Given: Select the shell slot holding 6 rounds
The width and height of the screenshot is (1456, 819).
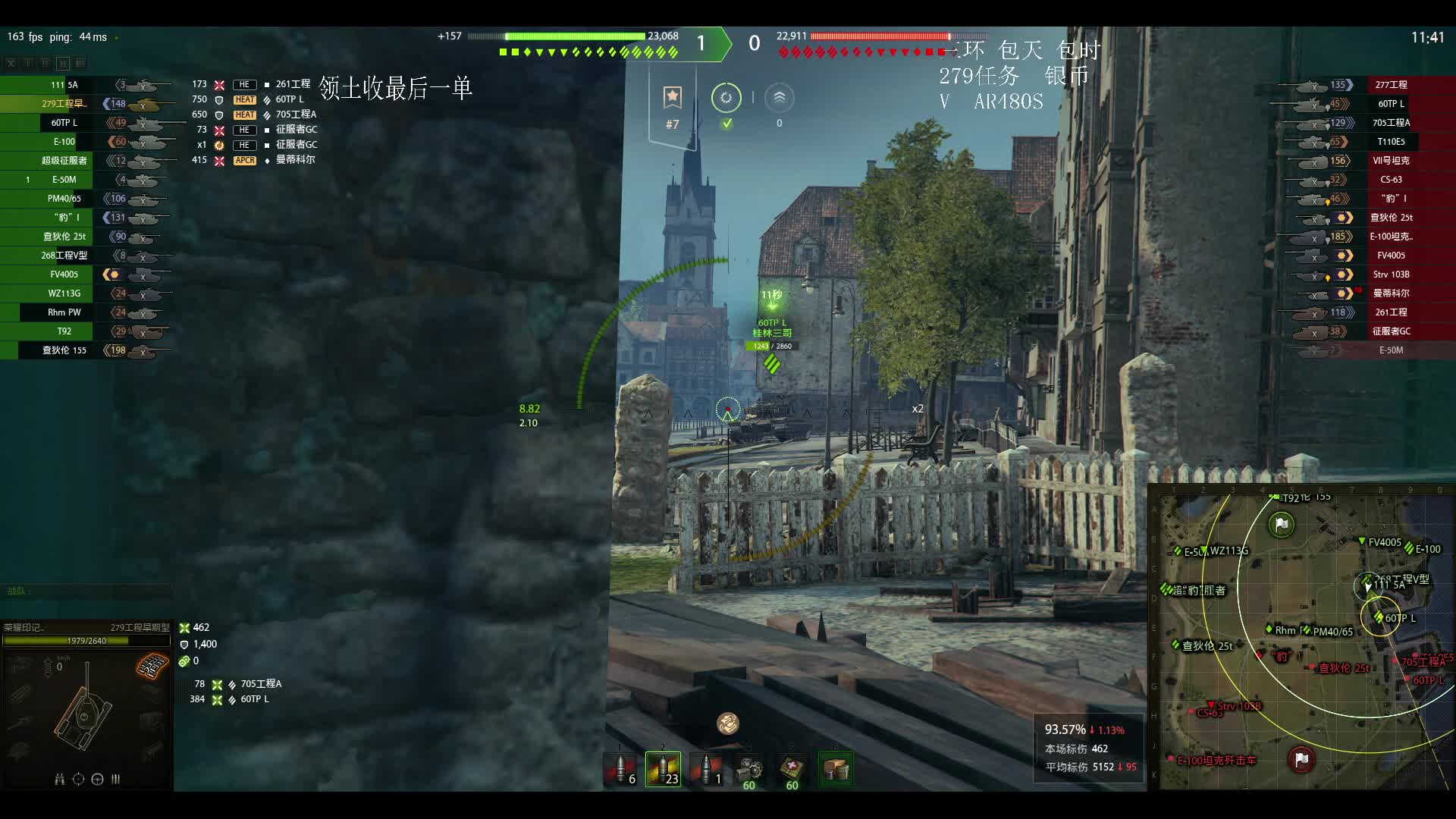Looking at the screenshot, I should click(621, 769).
